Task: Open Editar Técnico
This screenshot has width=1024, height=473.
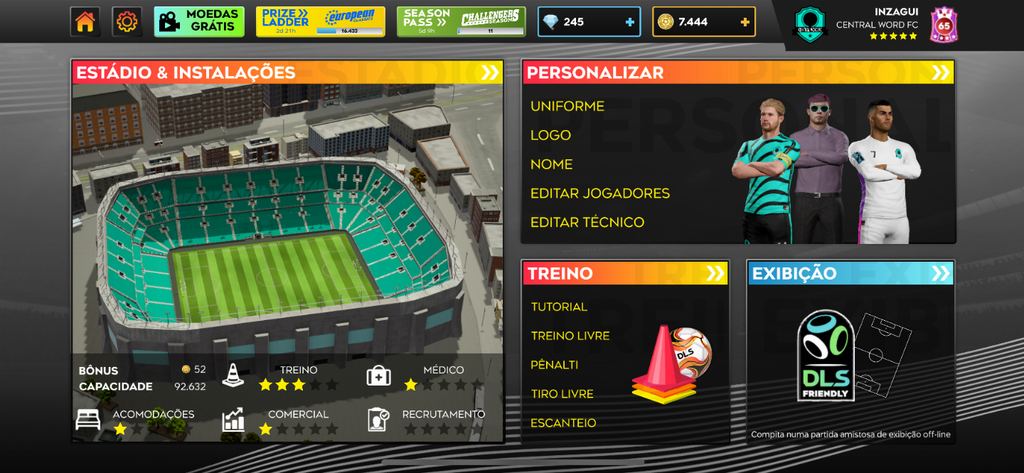Action: point(587,222)
